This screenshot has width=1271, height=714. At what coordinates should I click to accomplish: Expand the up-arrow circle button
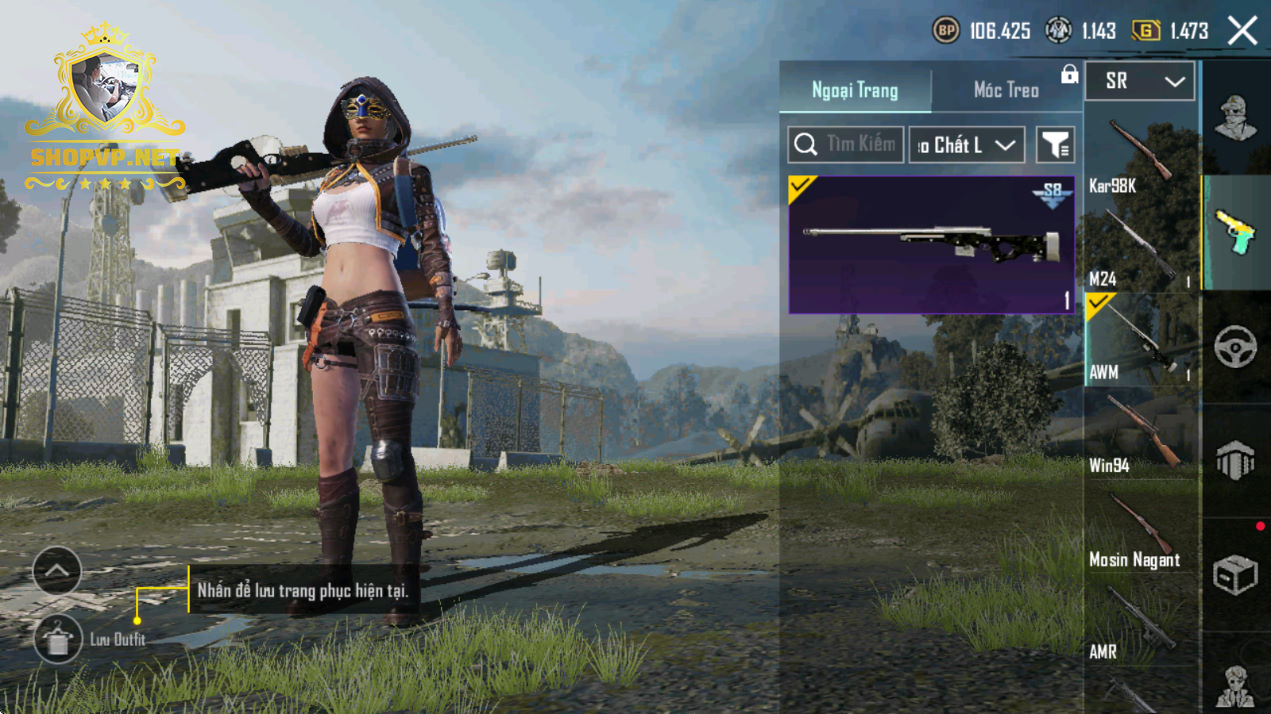pos(57,572)
